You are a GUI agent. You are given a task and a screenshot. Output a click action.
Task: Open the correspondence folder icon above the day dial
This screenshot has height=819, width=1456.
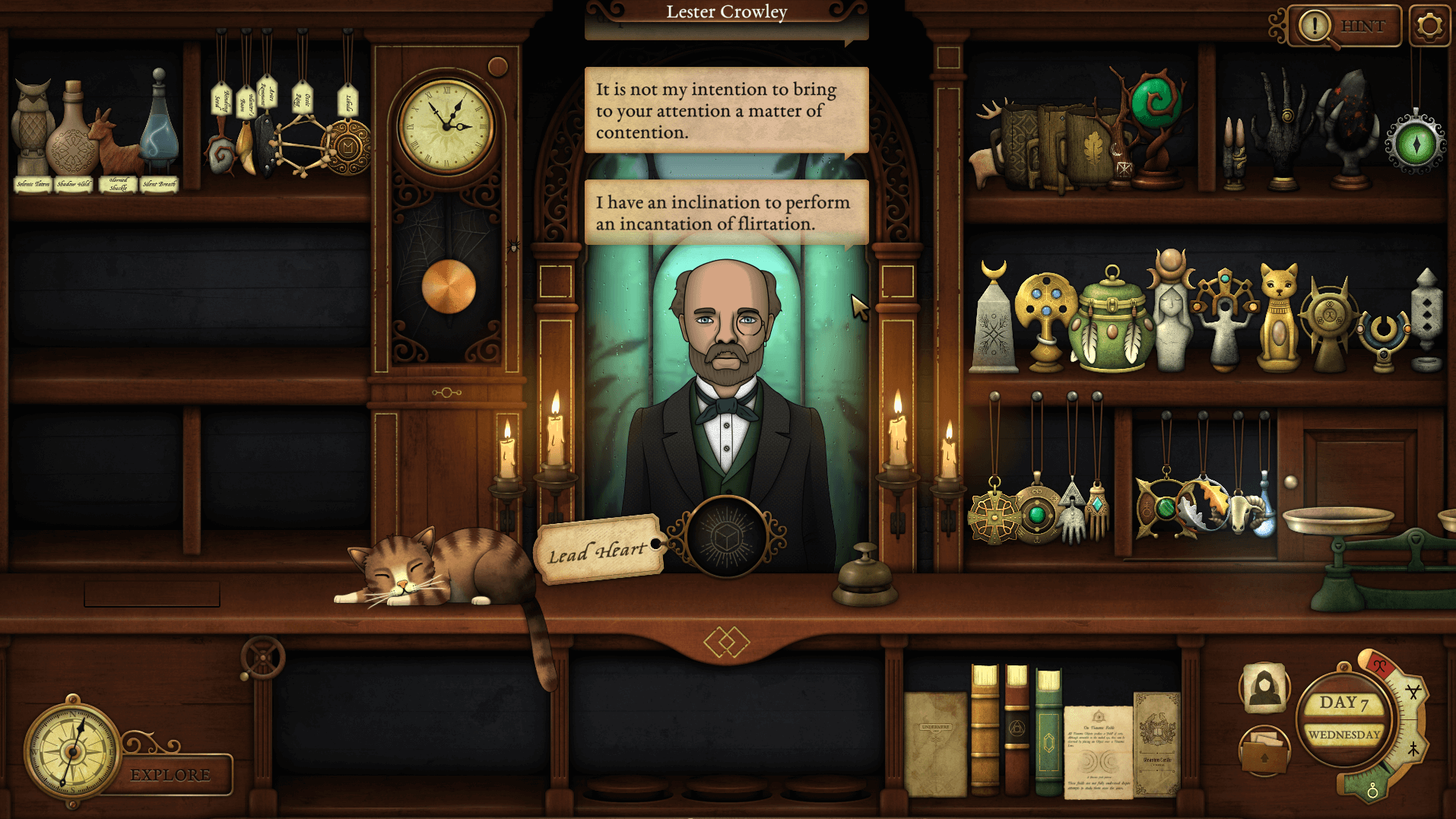[1265, 749]
